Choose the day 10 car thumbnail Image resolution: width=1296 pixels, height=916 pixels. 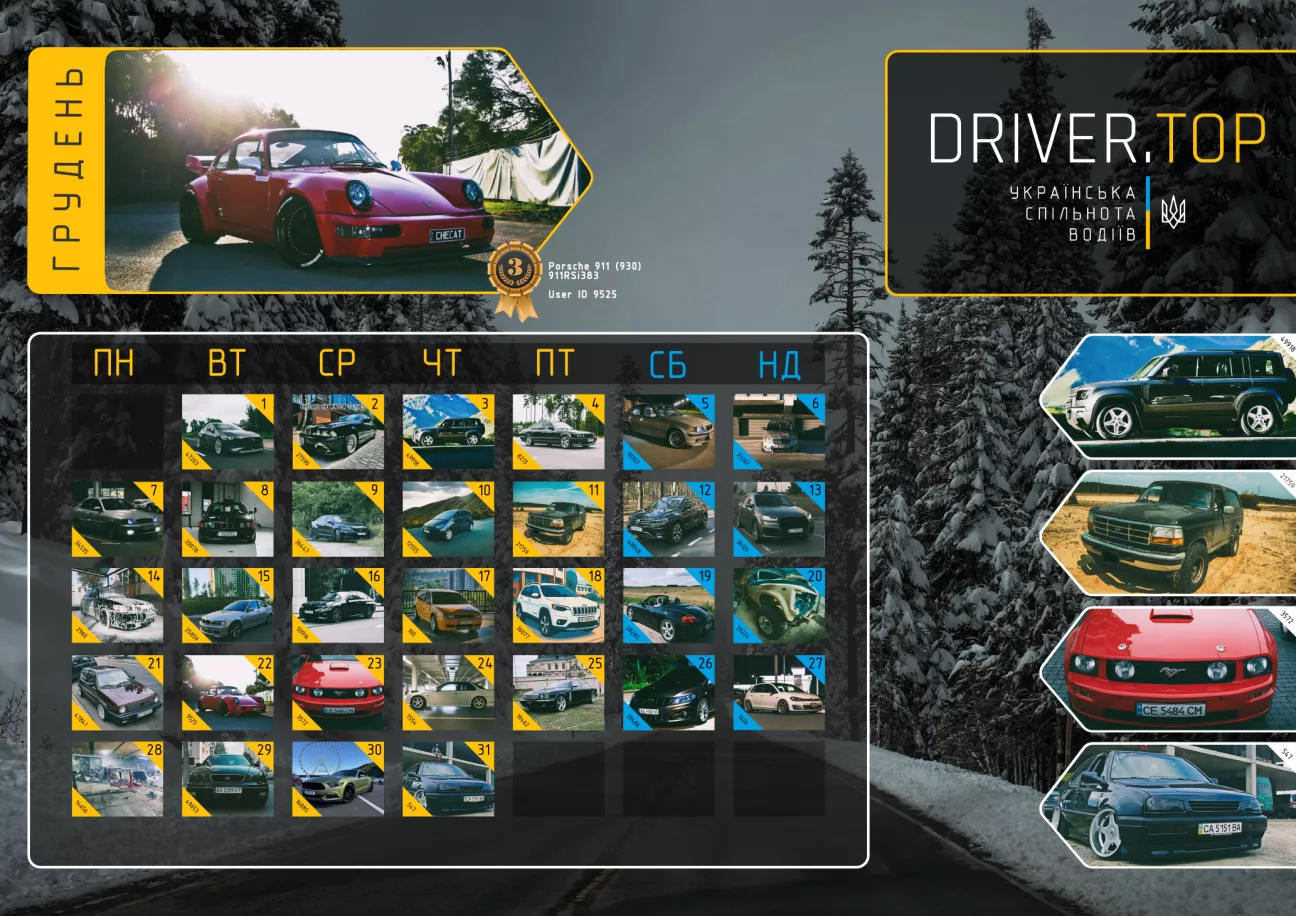(447, 519)
